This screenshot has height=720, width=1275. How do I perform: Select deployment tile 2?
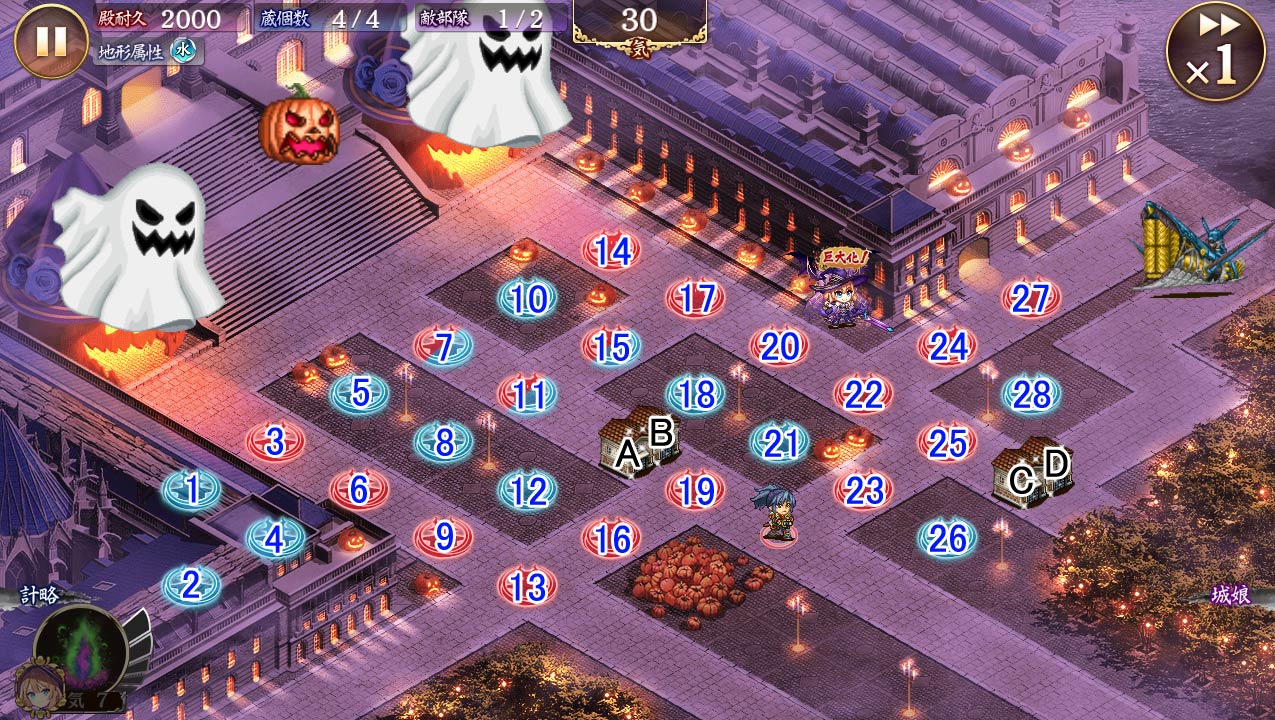[x=191, y=585]
